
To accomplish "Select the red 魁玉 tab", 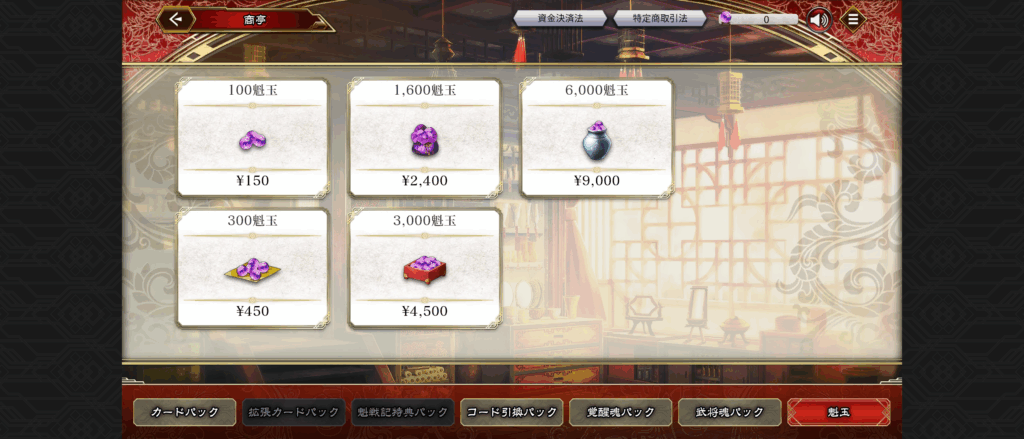I will 838,412.
